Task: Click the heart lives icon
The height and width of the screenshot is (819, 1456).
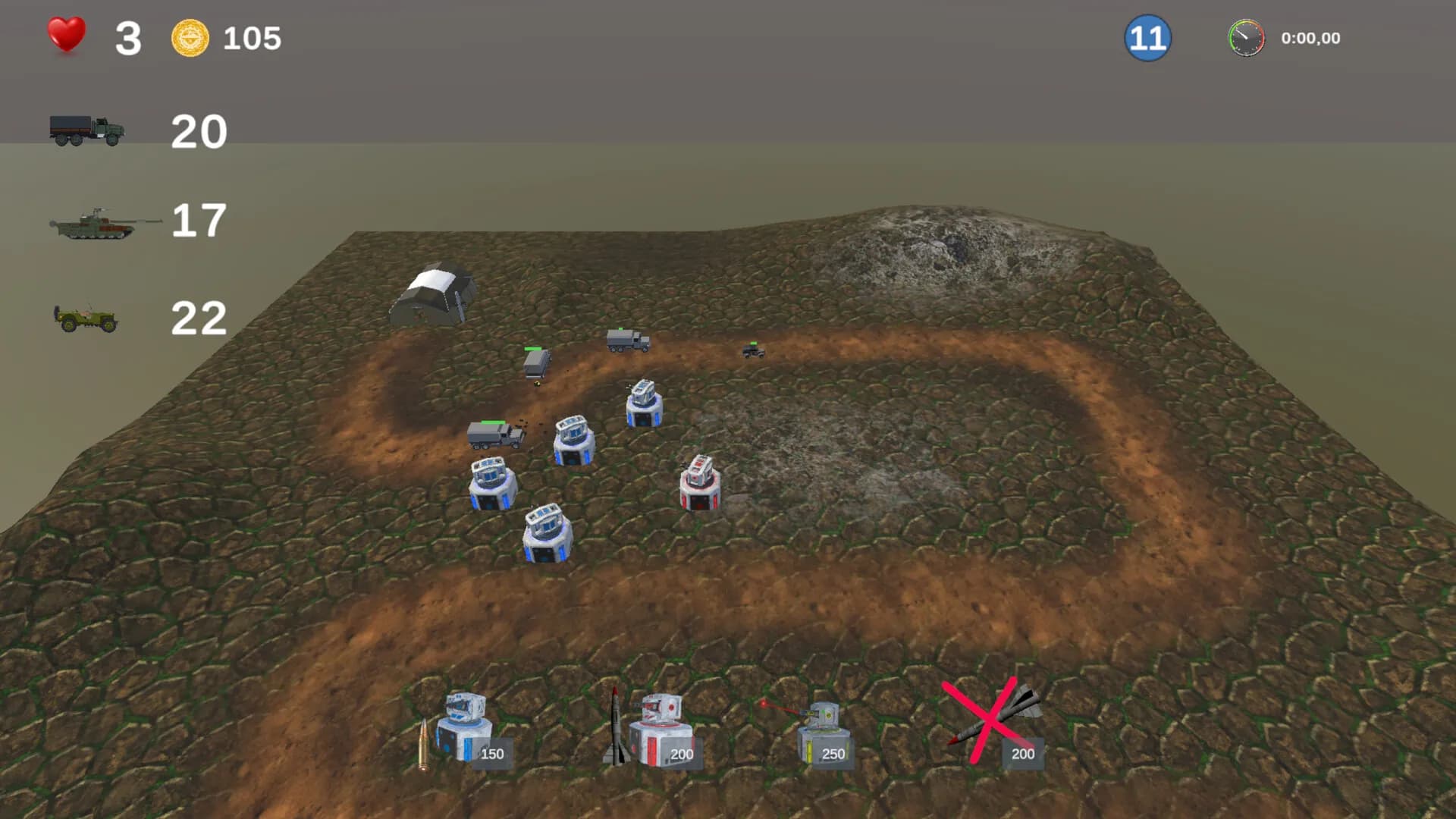Action: 66,34
